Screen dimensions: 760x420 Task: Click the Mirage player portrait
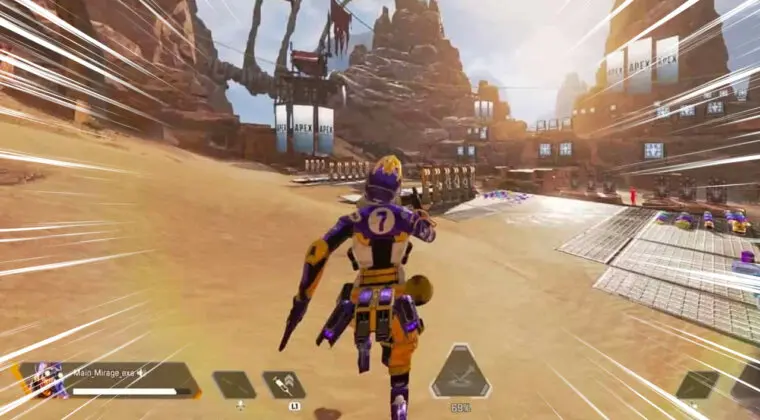(x=44, y=381)
